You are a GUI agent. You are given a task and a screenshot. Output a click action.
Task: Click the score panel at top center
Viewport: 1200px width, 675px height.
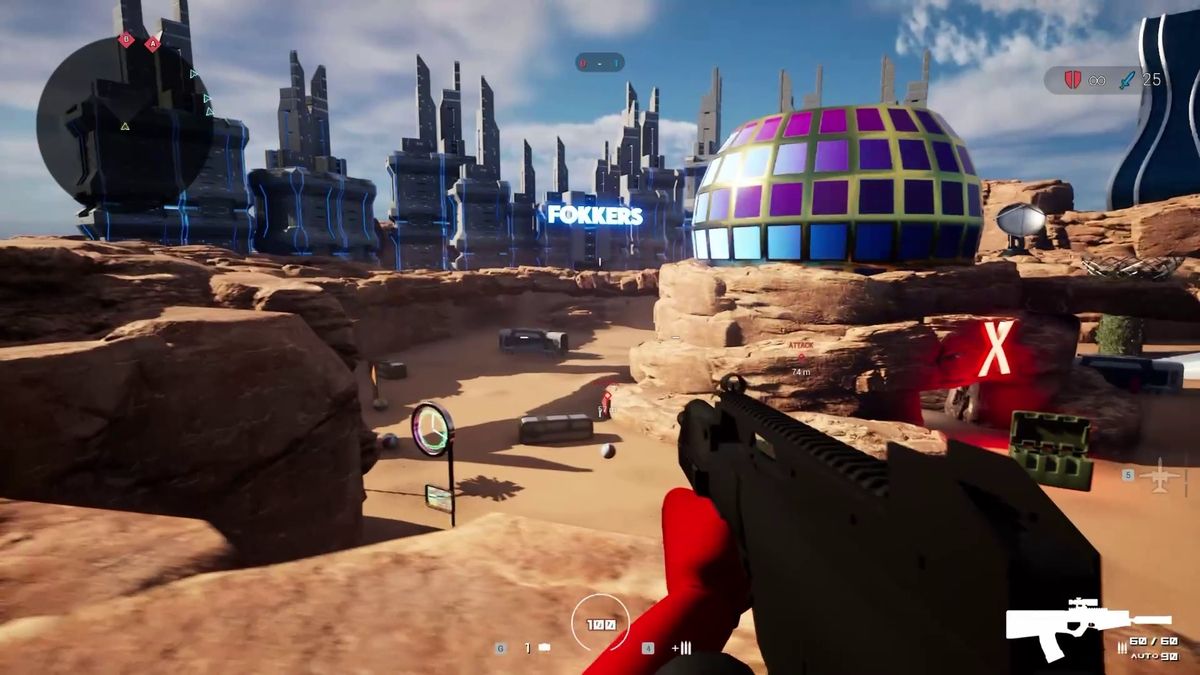click(600, 63)
